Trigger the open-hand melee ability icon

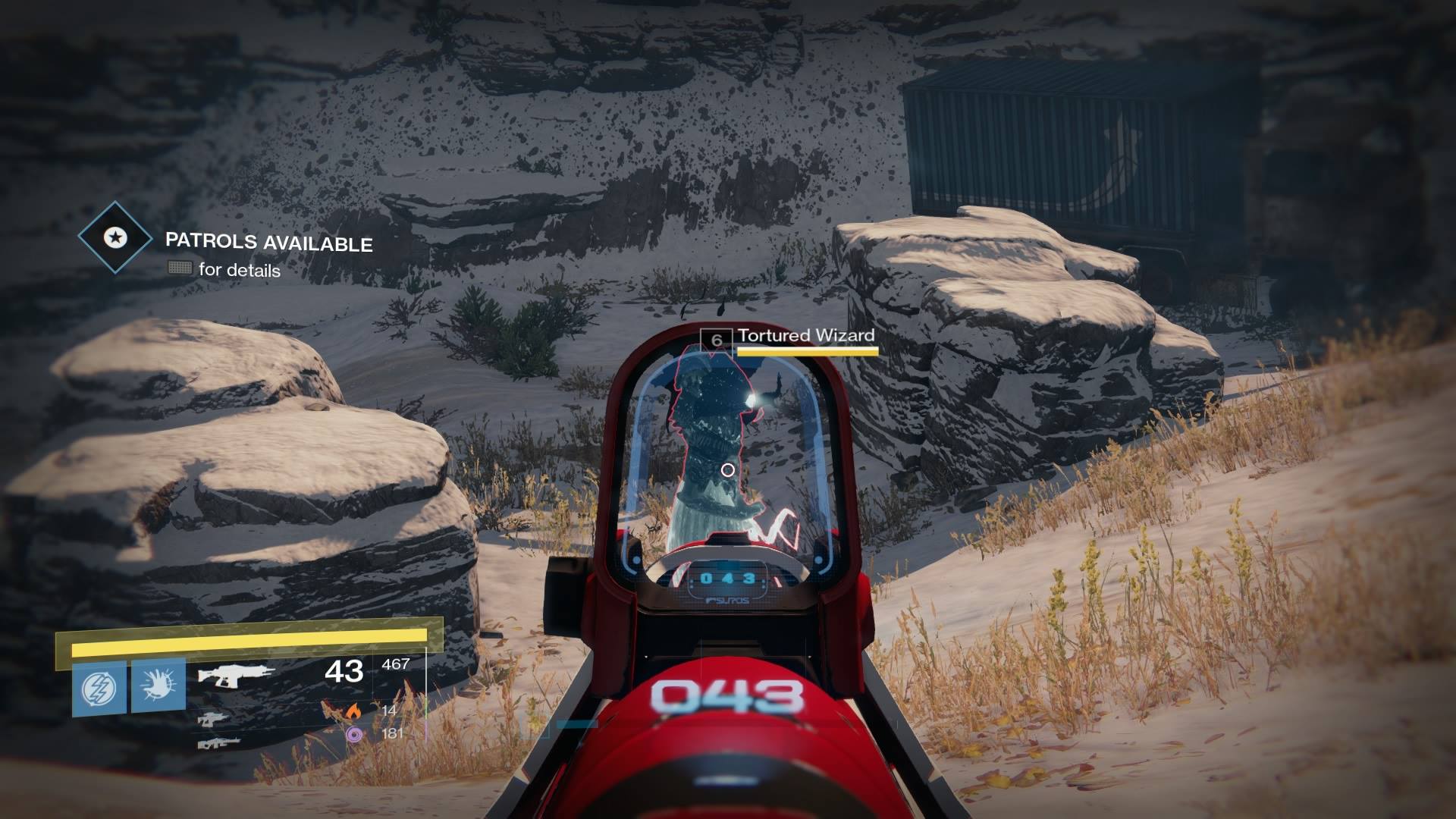tap(158, 686)
